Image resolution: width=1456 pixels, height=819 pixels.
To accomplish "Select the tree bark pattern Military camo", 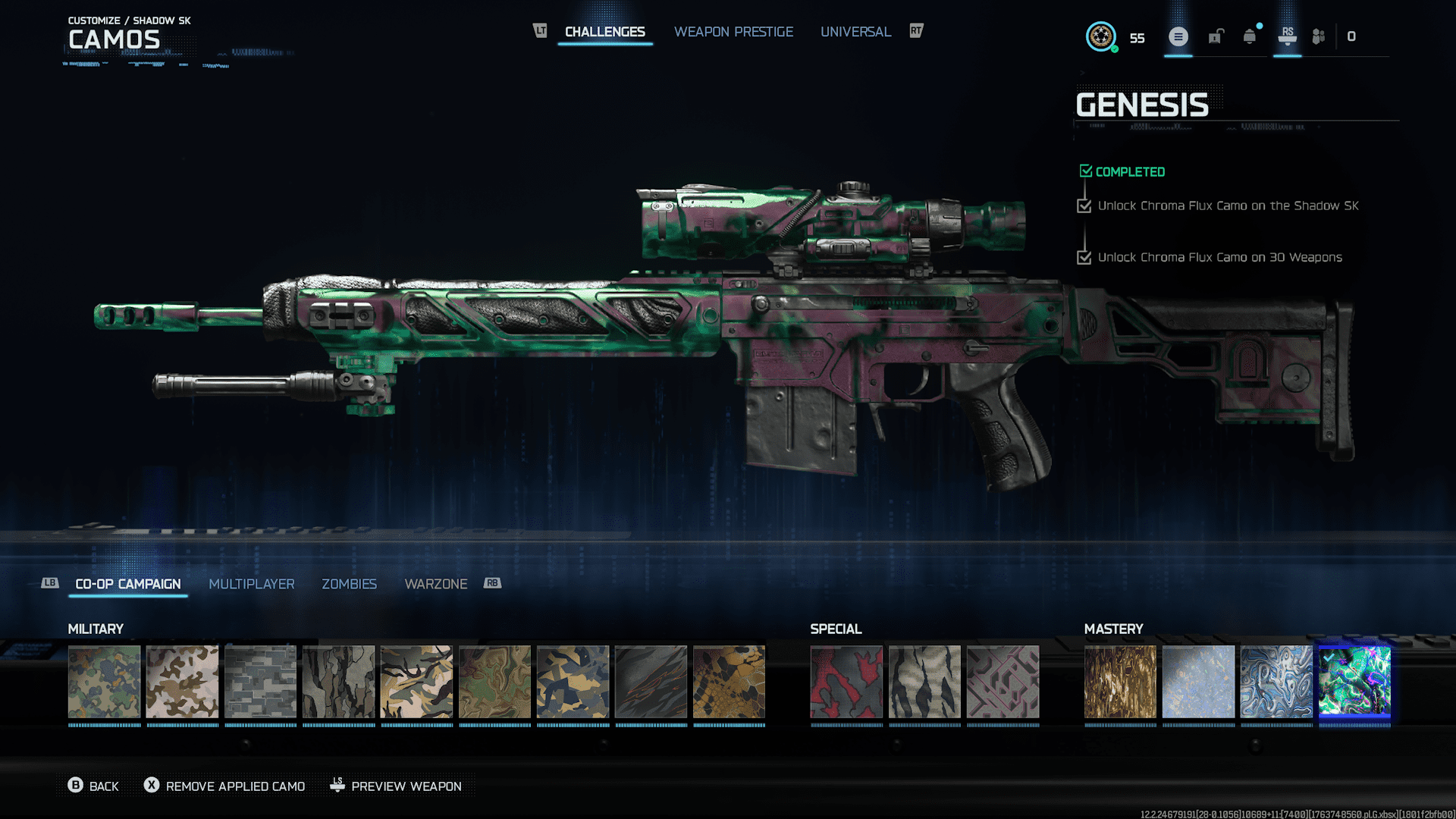I will [x=339, y=682].
